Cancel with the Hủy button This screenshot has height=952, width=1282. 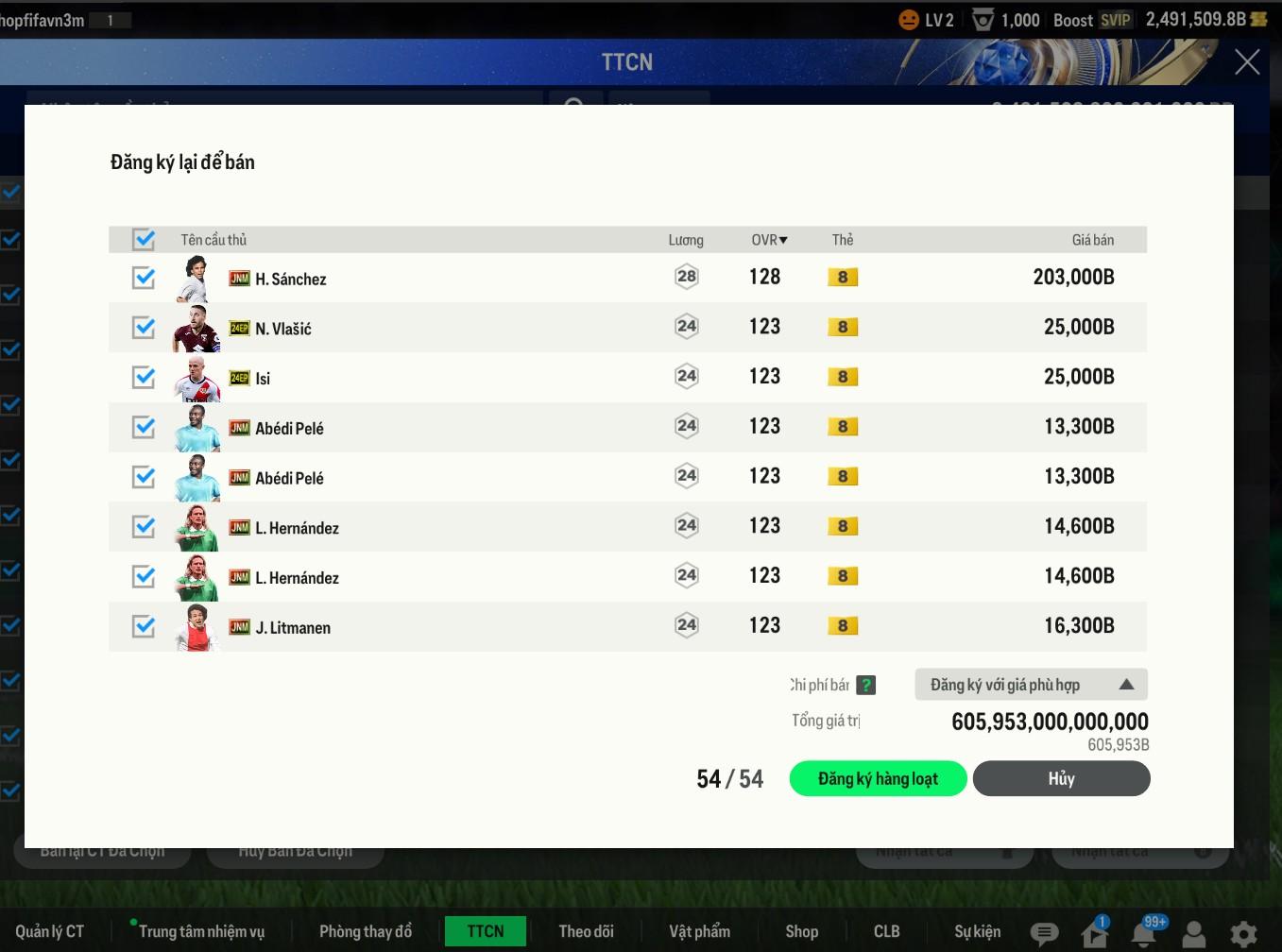click(x=1061, y=779)
